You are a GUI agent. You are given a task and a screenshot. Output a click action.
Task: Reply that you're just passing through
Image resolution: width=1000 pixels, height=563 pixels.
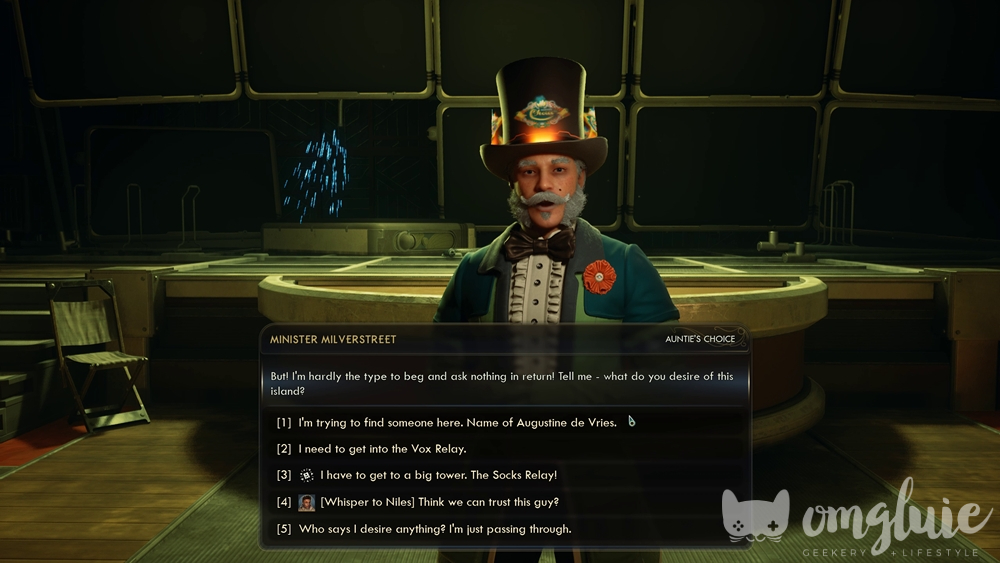434,528
